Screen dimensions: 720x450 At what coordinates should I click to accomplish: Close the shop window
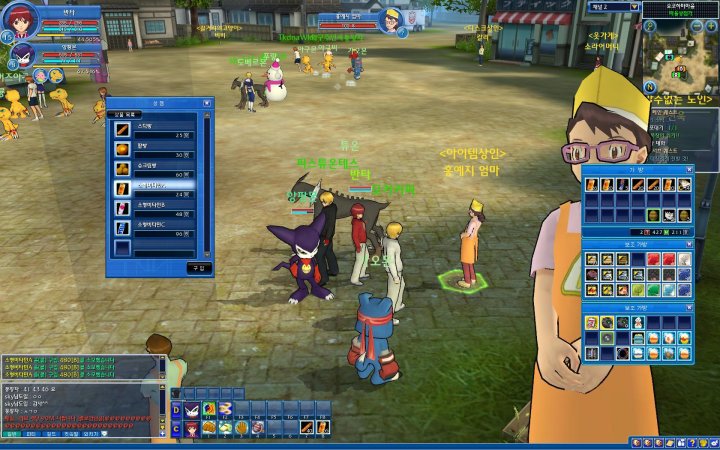[207, 102]
